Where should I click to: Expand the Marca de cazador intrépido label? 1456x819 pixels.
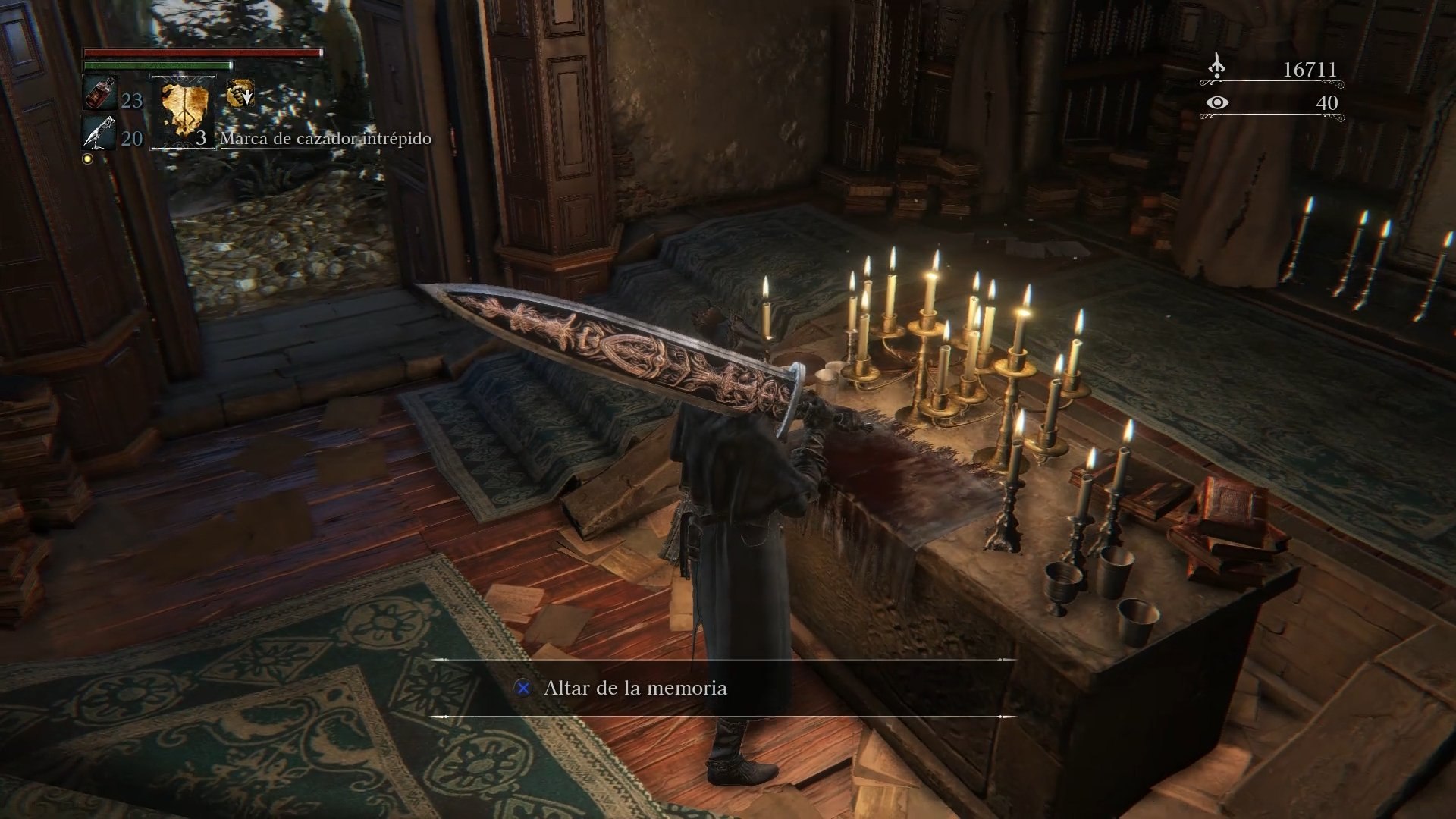click(x=325, y=139)
